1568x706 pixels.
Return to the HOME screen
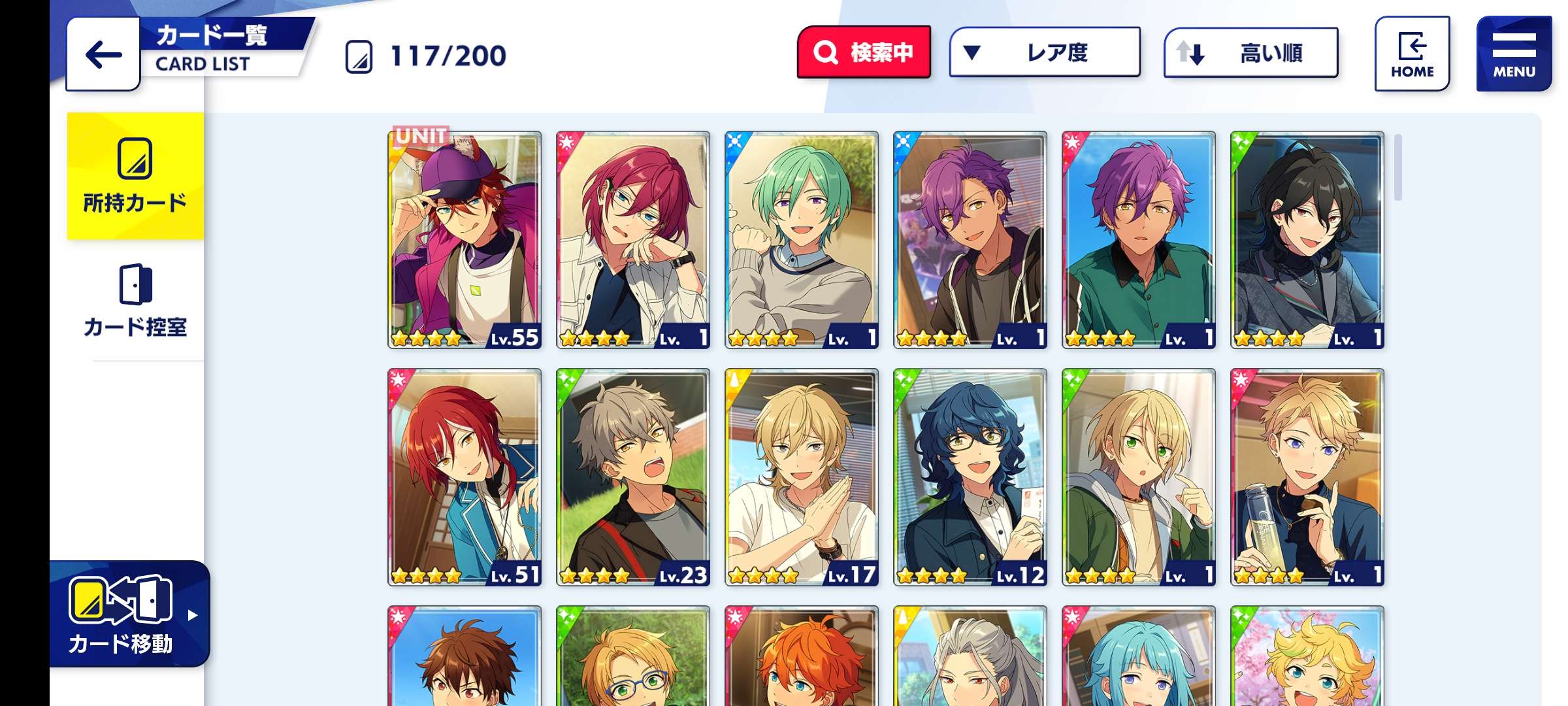pos(1412,54)
